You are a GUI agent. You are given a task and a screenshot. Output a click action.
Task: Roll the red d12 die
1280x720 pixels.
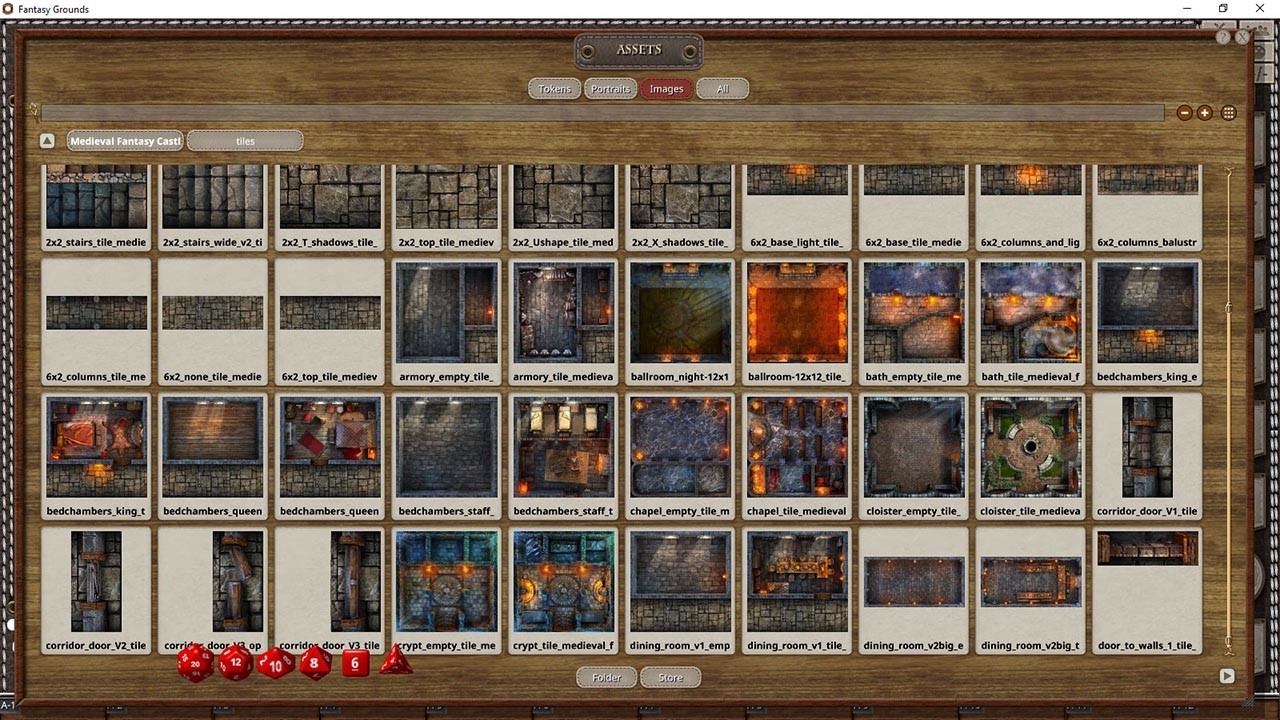[x=235, y=663]
